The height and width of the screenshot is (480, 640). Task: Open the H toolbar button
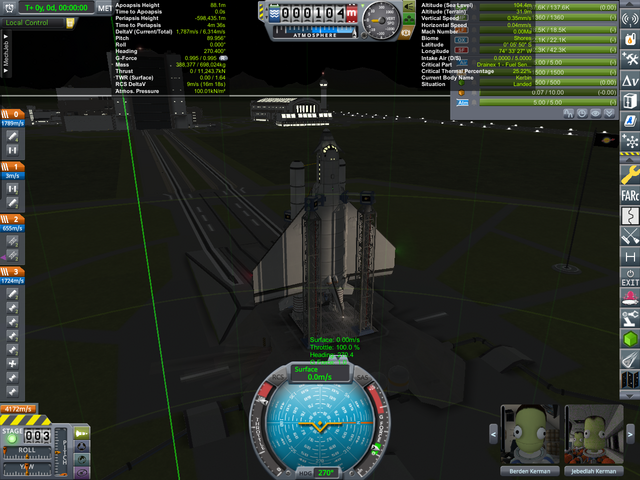coord(630,257)
